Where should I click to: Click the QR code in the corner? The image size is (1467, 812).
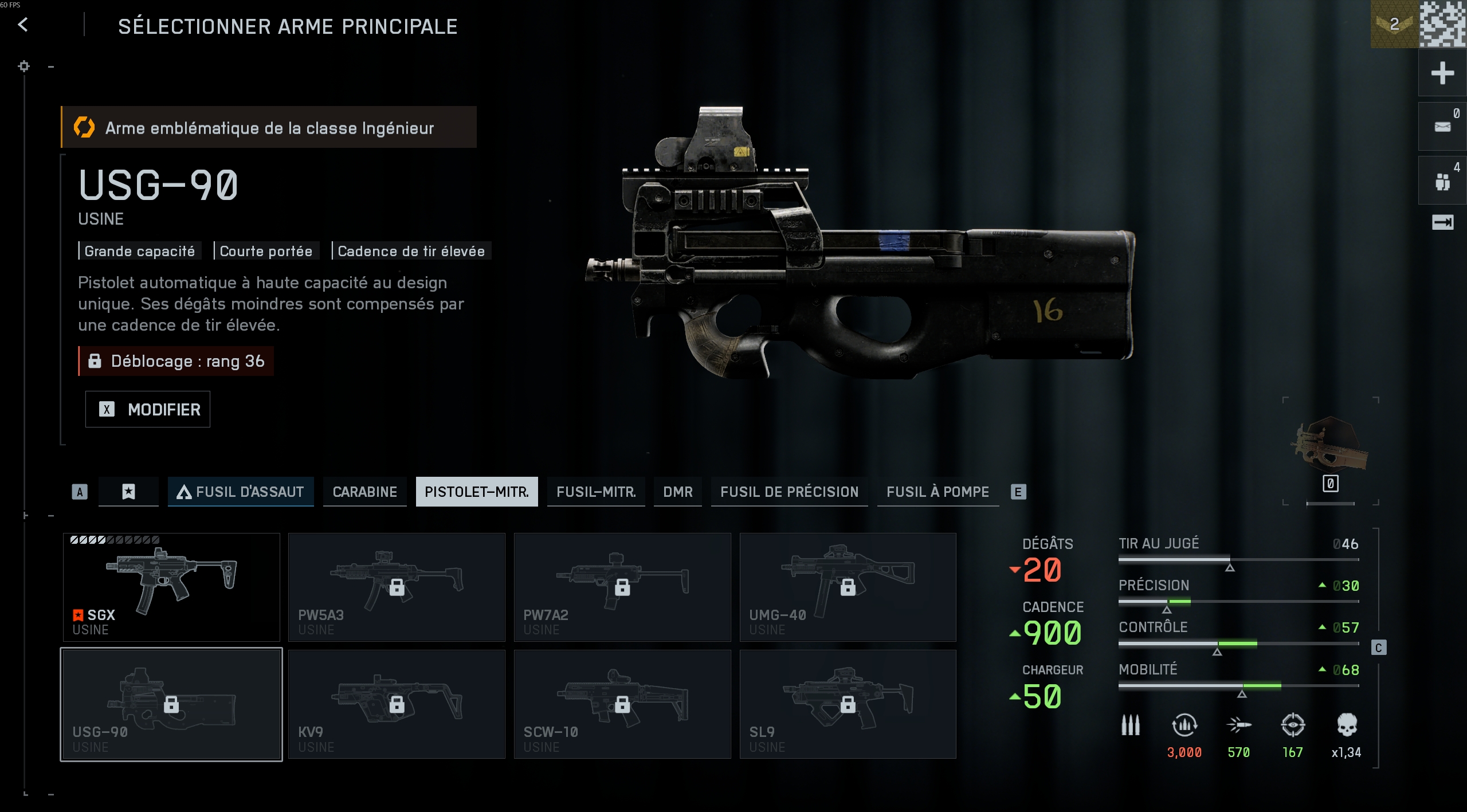tap(1444, 24)
